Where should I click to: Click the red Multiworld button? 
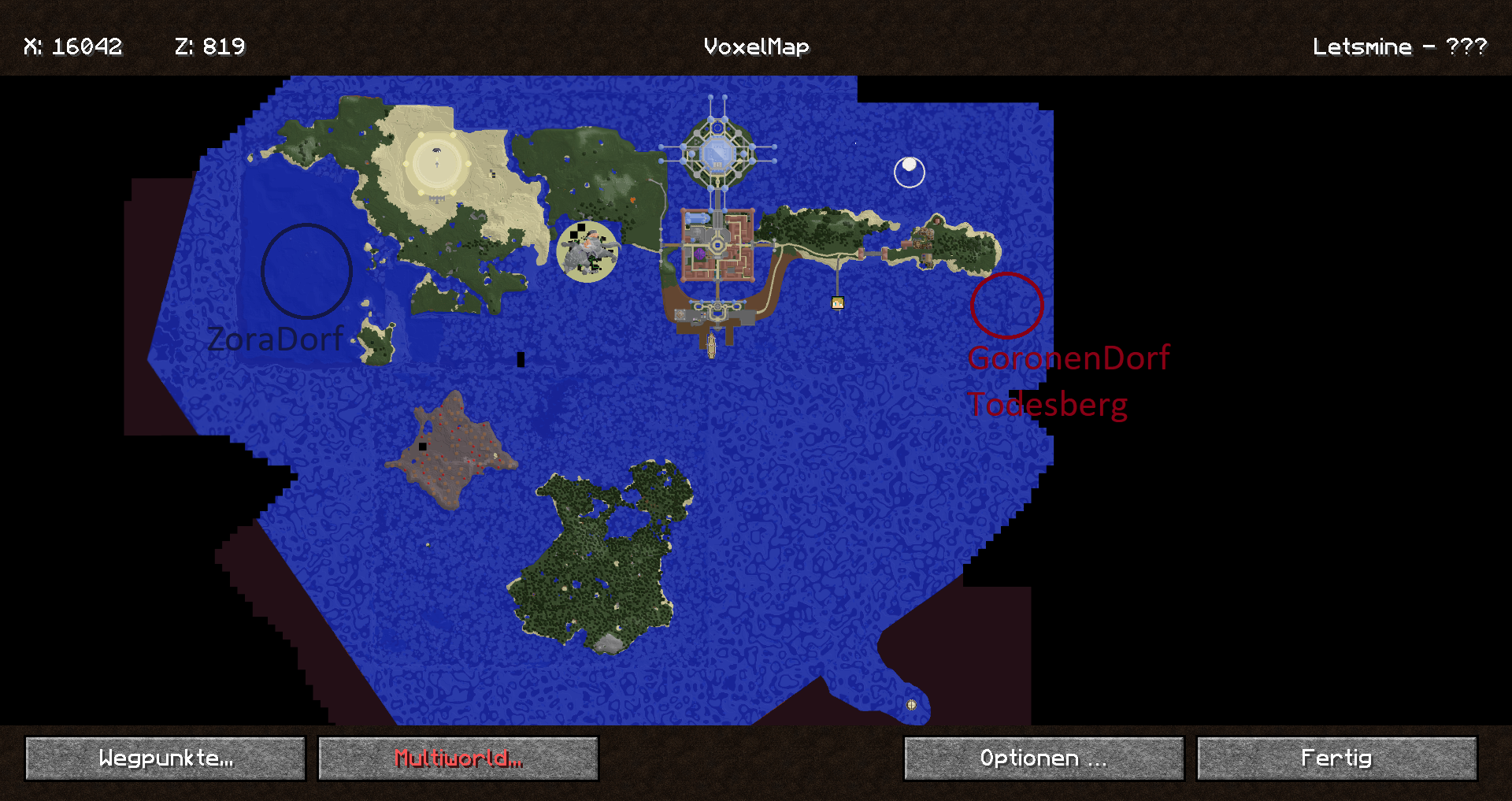click(458, 758)
